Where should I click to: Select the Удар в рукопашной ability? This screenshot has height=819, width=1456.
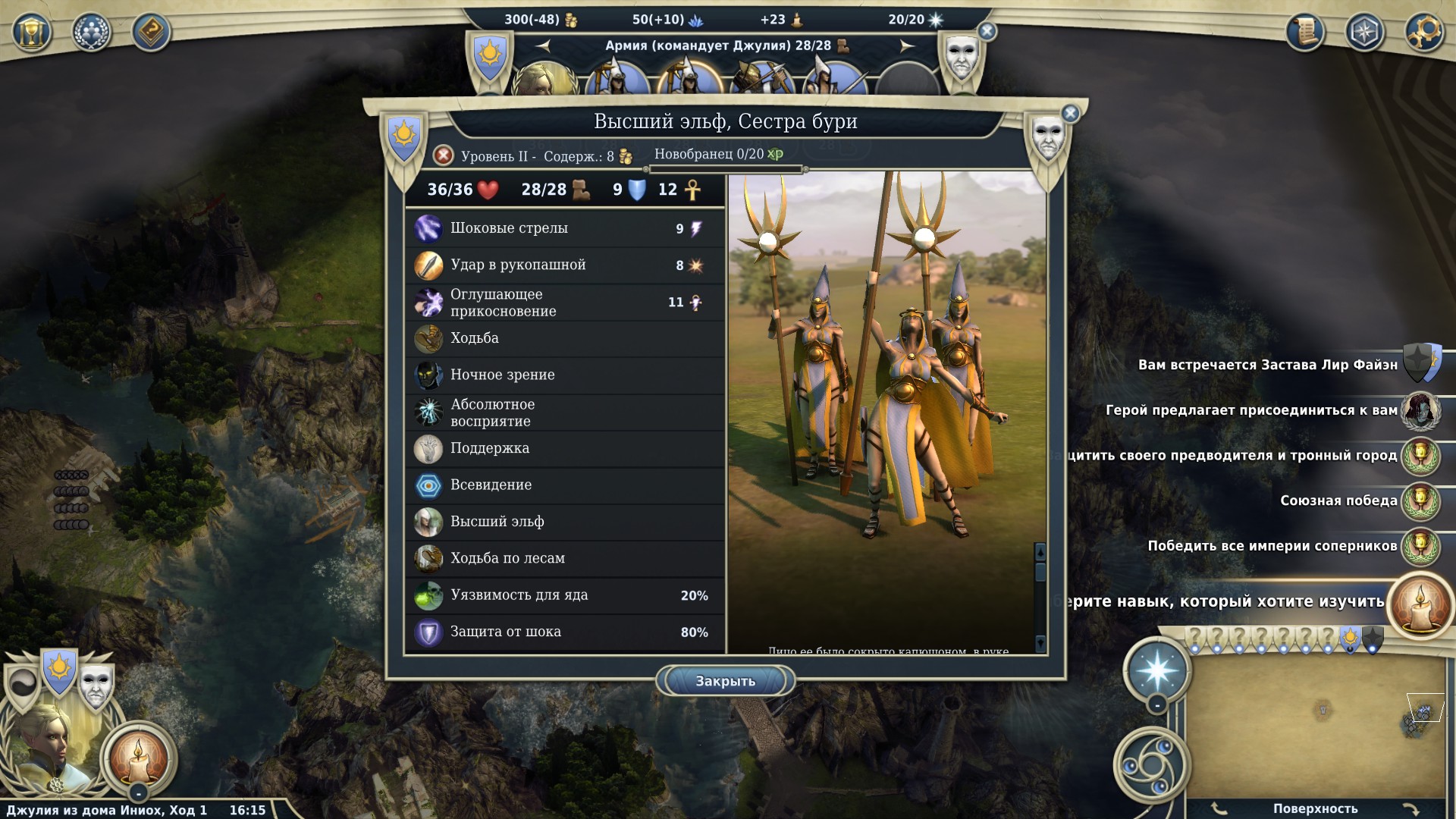(x=565, y=265)
